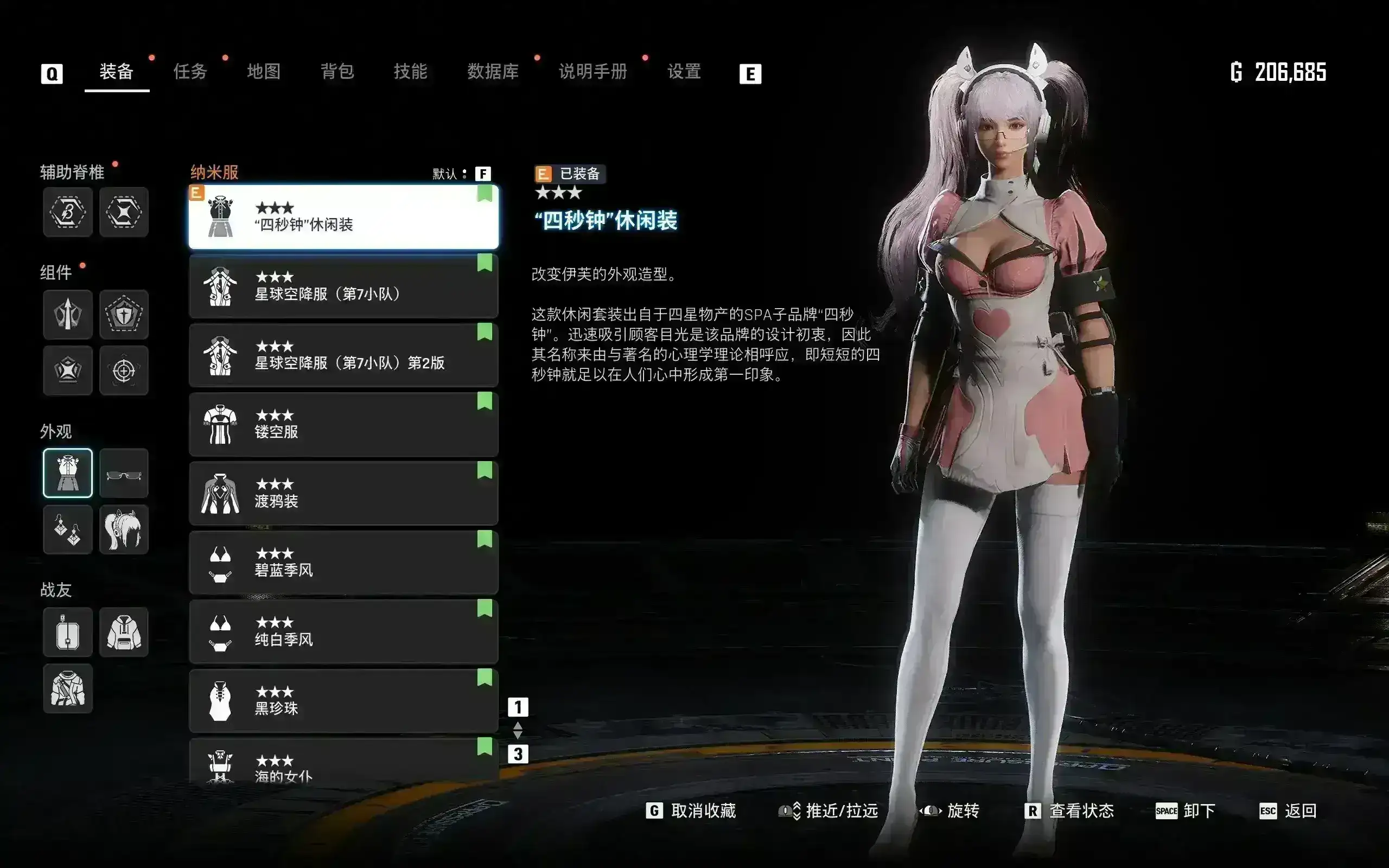Viewport: 1389px width, 868px height.
Task: Select the shield-shaped 组件 slot icon
Action: (x=124, y=314)
